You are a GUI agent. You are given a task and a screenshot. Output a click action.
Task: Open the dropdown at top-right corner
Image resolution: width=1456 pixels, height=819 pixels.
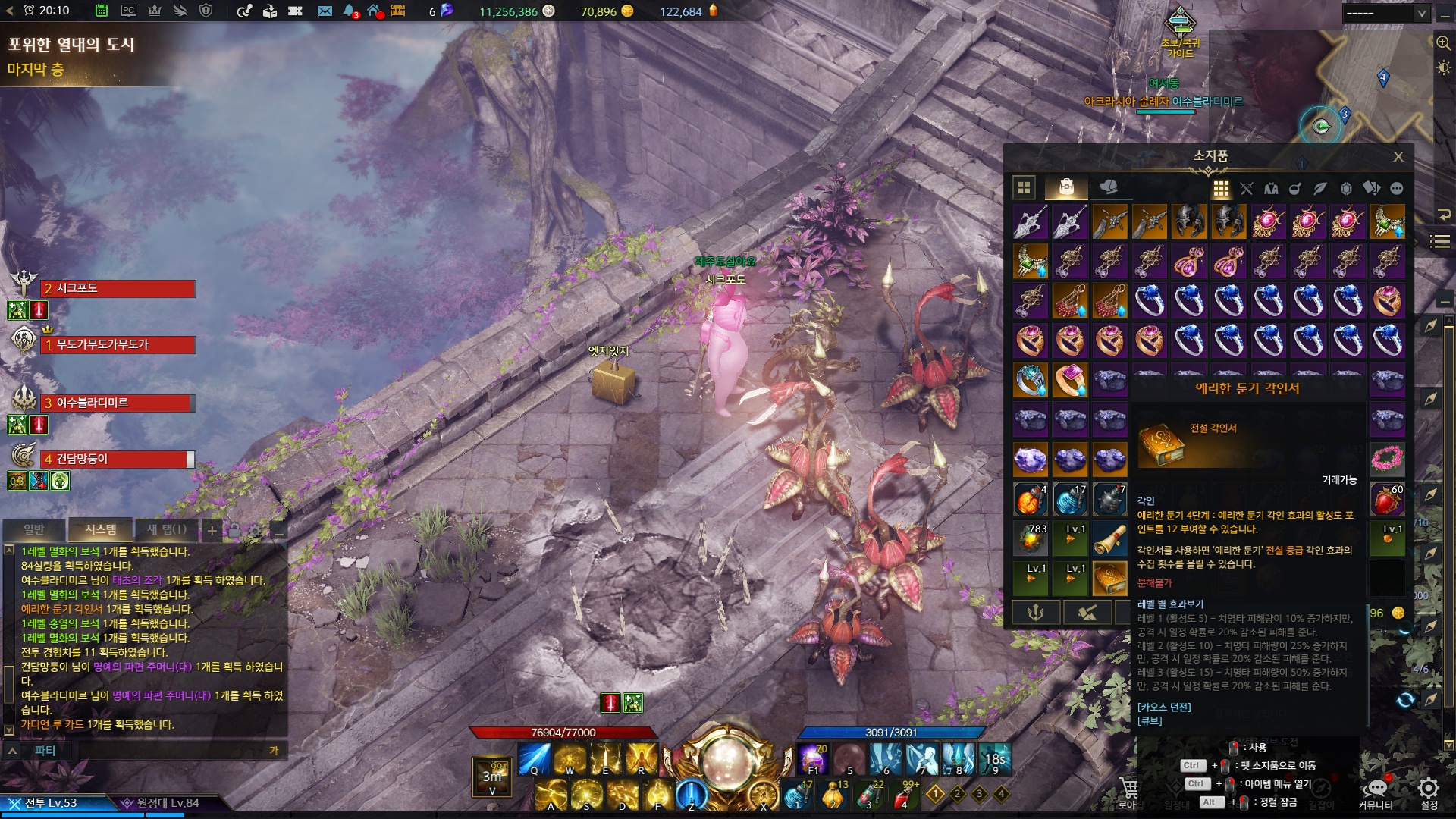click(x=1385, y=13)
